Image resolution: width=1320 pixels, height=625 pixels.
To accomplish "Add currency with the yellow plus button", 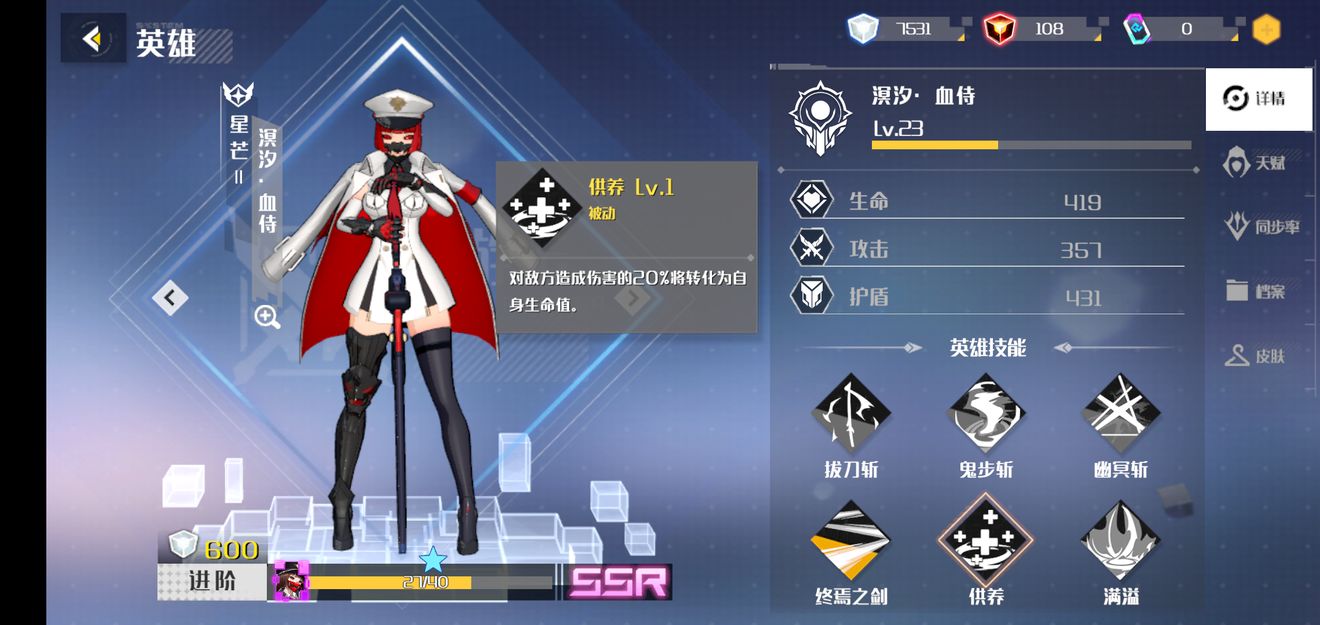I will (x=1266, y=29).
